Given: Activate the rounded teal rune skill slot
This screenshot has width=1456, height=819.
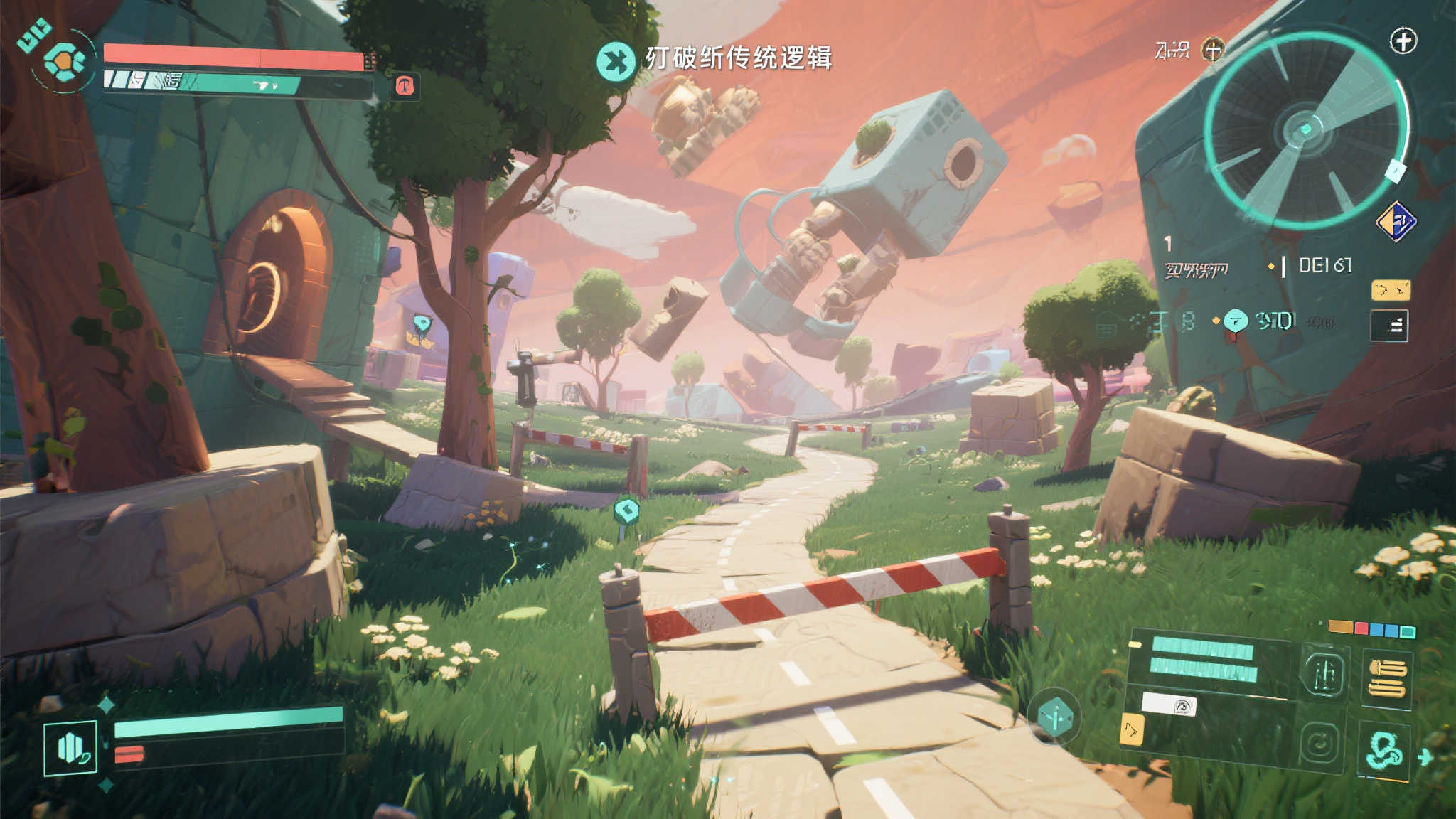Looking at the screenshot, I should click(1322, 672).
